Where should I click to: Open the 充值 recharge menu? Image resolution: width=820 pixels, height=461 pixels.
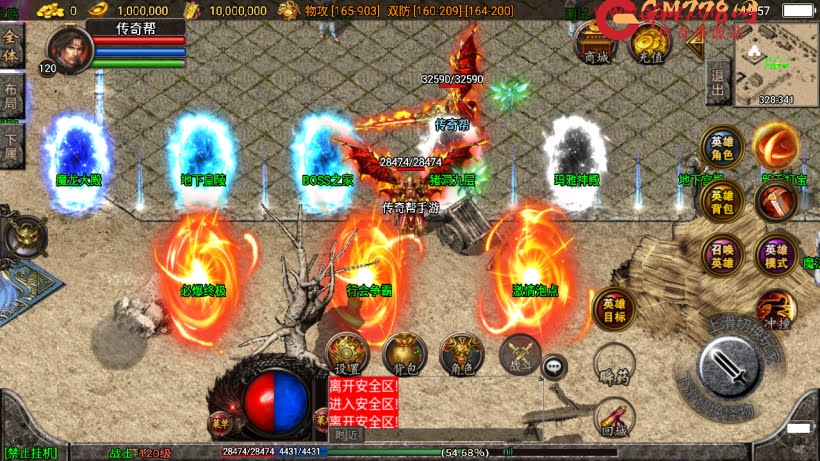coord(651,43)
